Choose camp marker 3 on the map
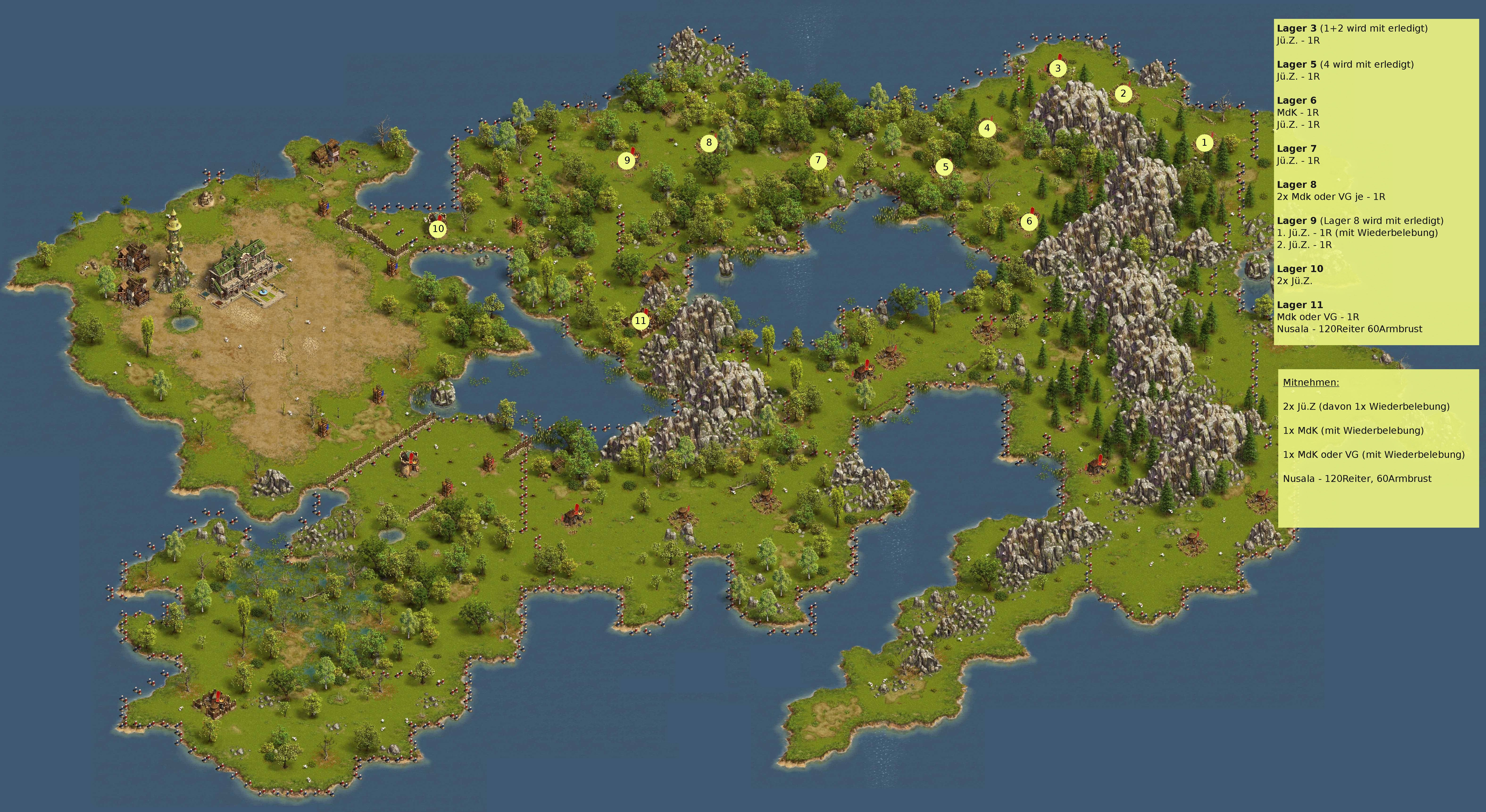The height and width of the screenshot is (812, 1486). click(1057, 69)
